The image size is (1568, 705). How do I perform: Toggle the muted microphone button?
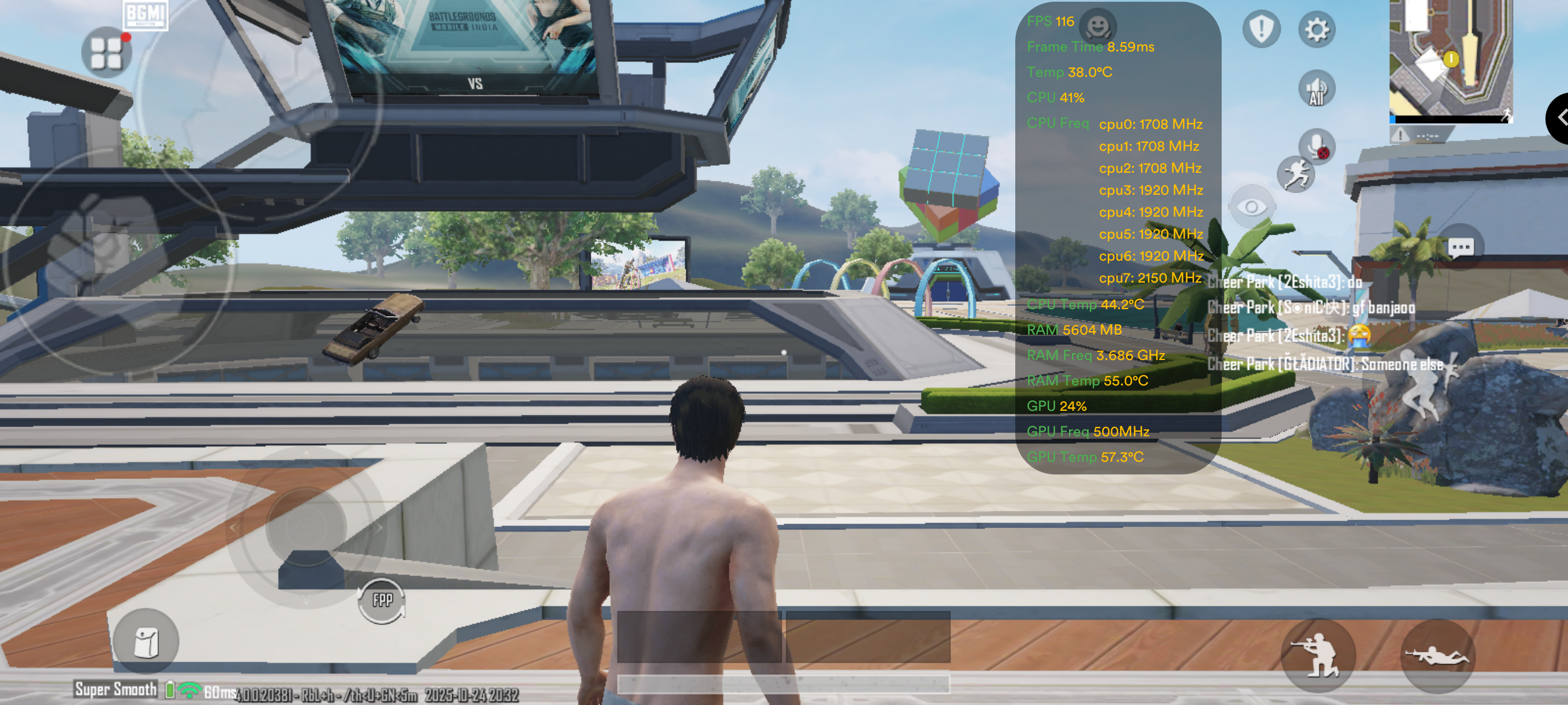tap(1316, 146)
